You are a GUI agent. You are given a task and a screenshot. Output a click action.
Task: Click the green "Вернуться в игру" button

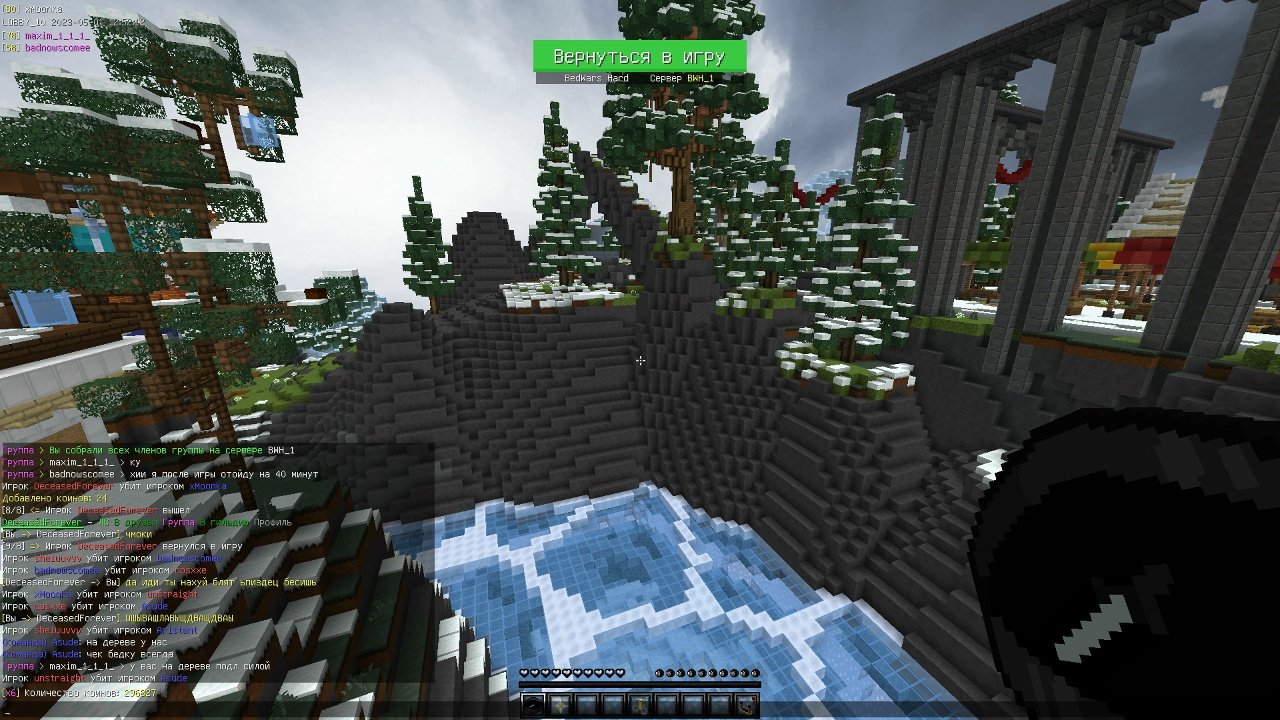pyautogui.click(x=639, y=57)
